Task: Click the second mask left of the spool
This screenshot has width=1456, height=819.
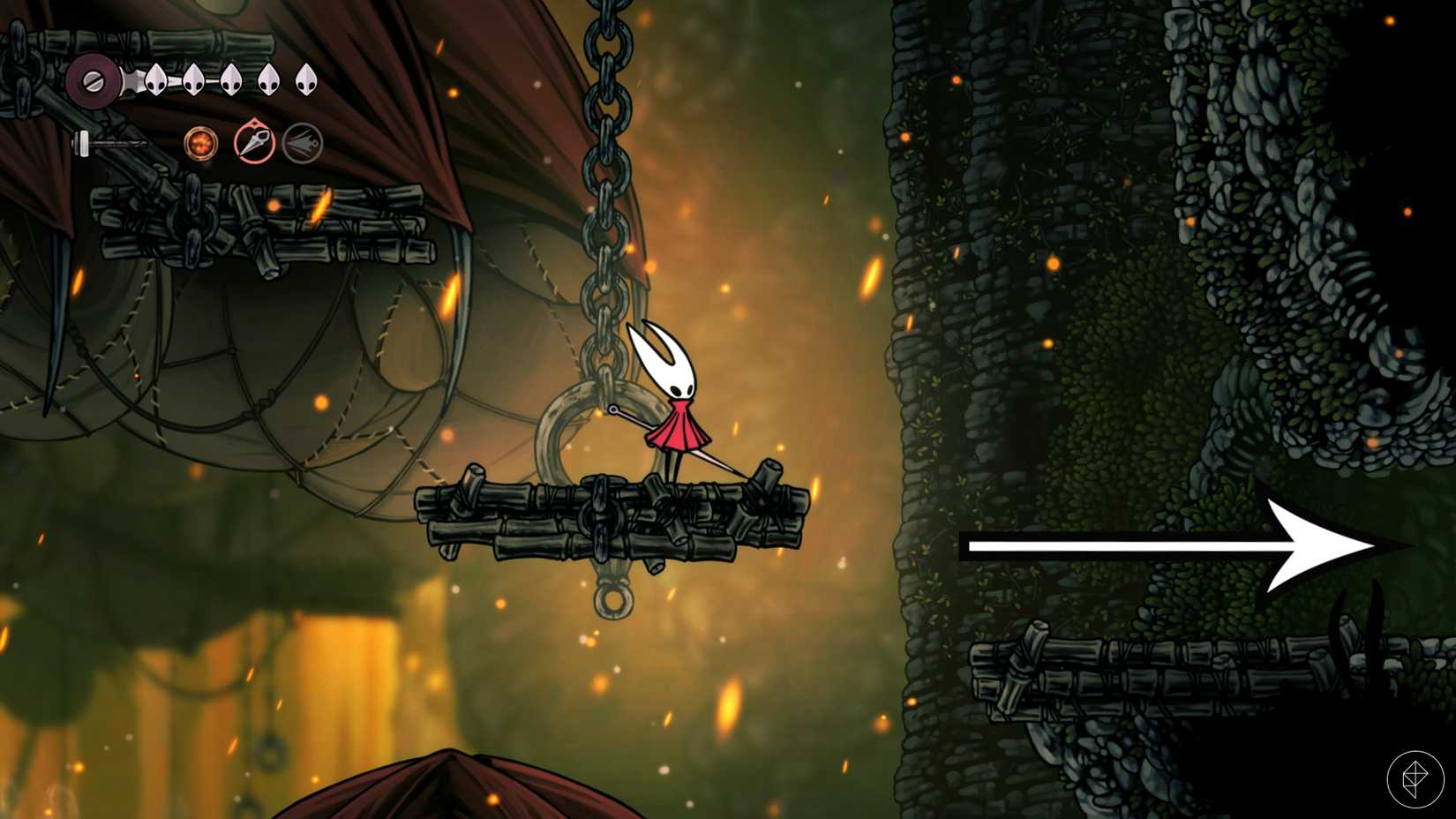Action: tap(193, 81)
